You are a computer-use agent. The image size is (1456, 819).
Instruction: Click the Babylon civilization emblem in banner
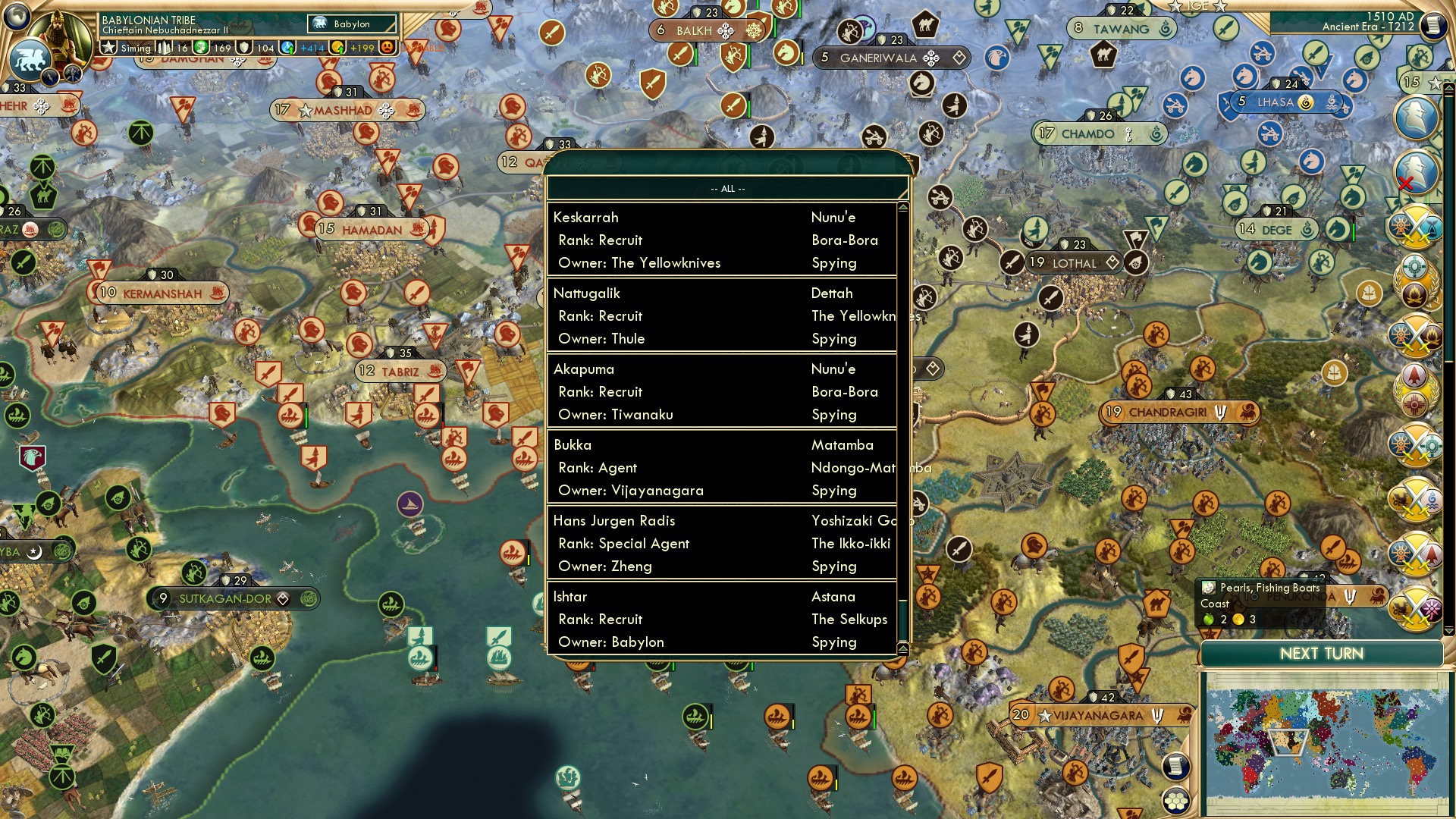pos(320,24)
